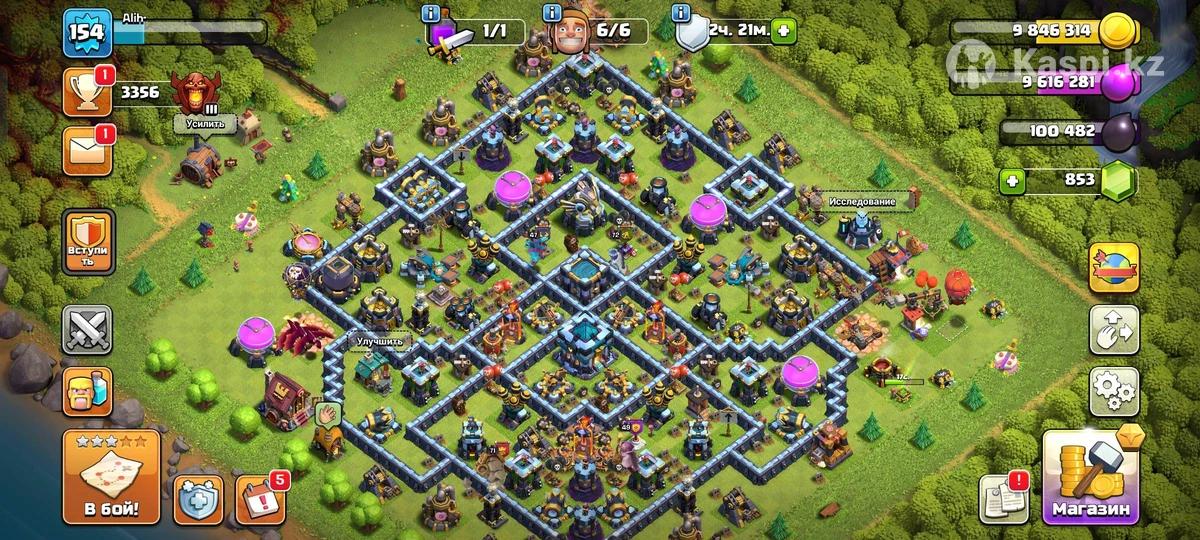This screenshot has width=1200, height=540.
Task: Open the mail inbox envelope
Action: 87,149
